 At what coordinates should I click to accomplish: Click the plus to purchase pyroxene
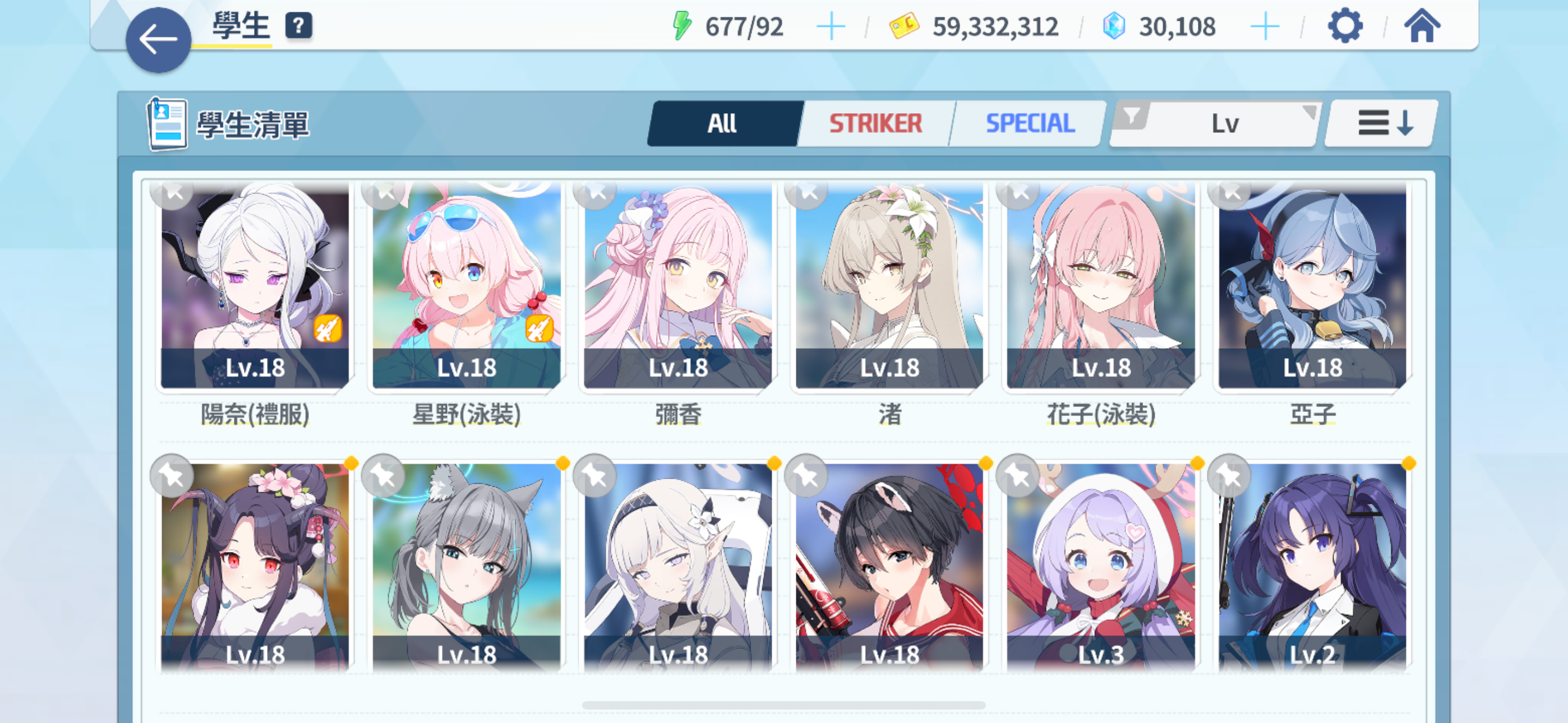tap(1266, 26)
